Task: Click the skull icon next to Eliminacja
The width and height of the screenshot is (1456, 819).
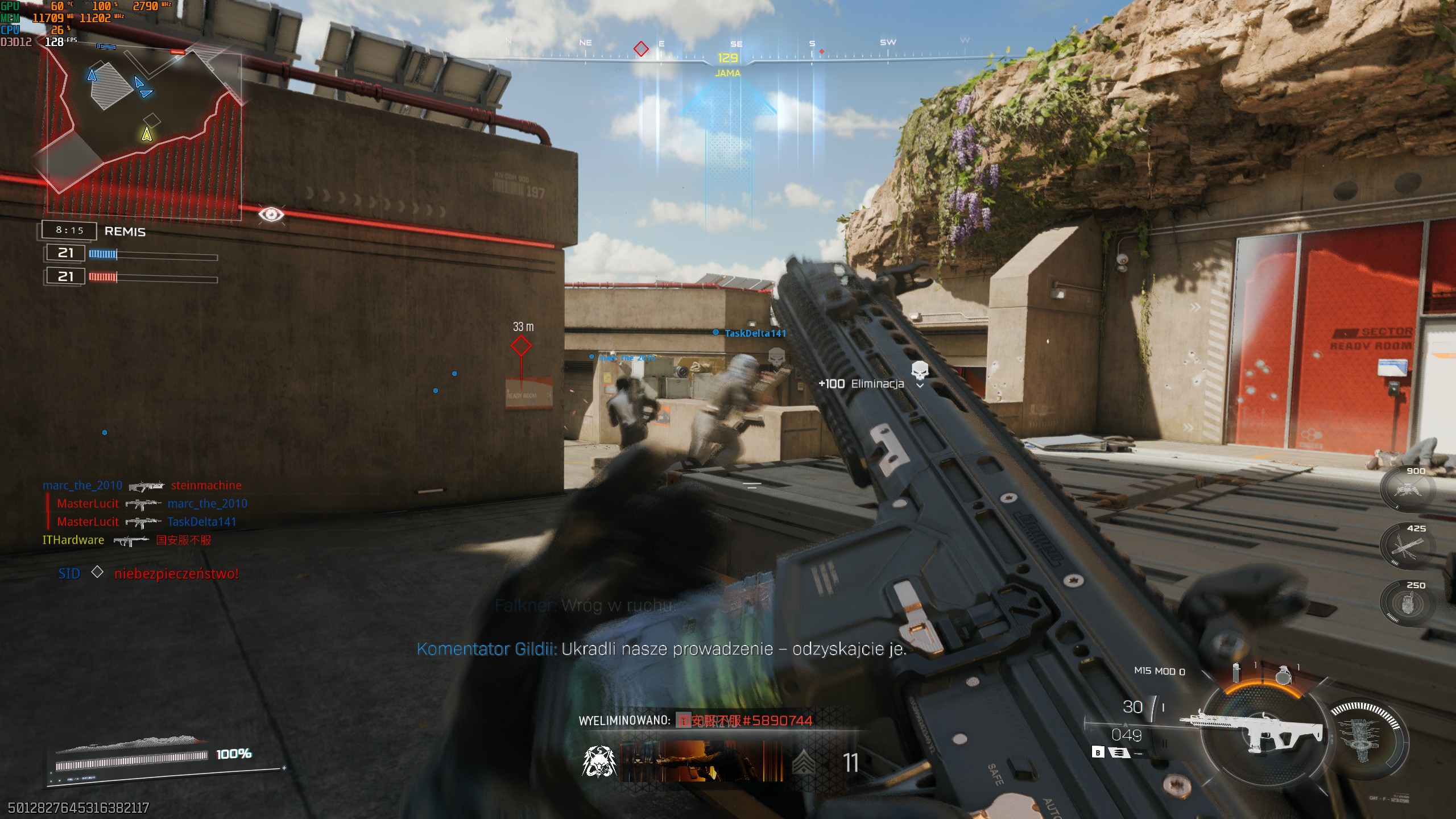Action: point(920,370)
